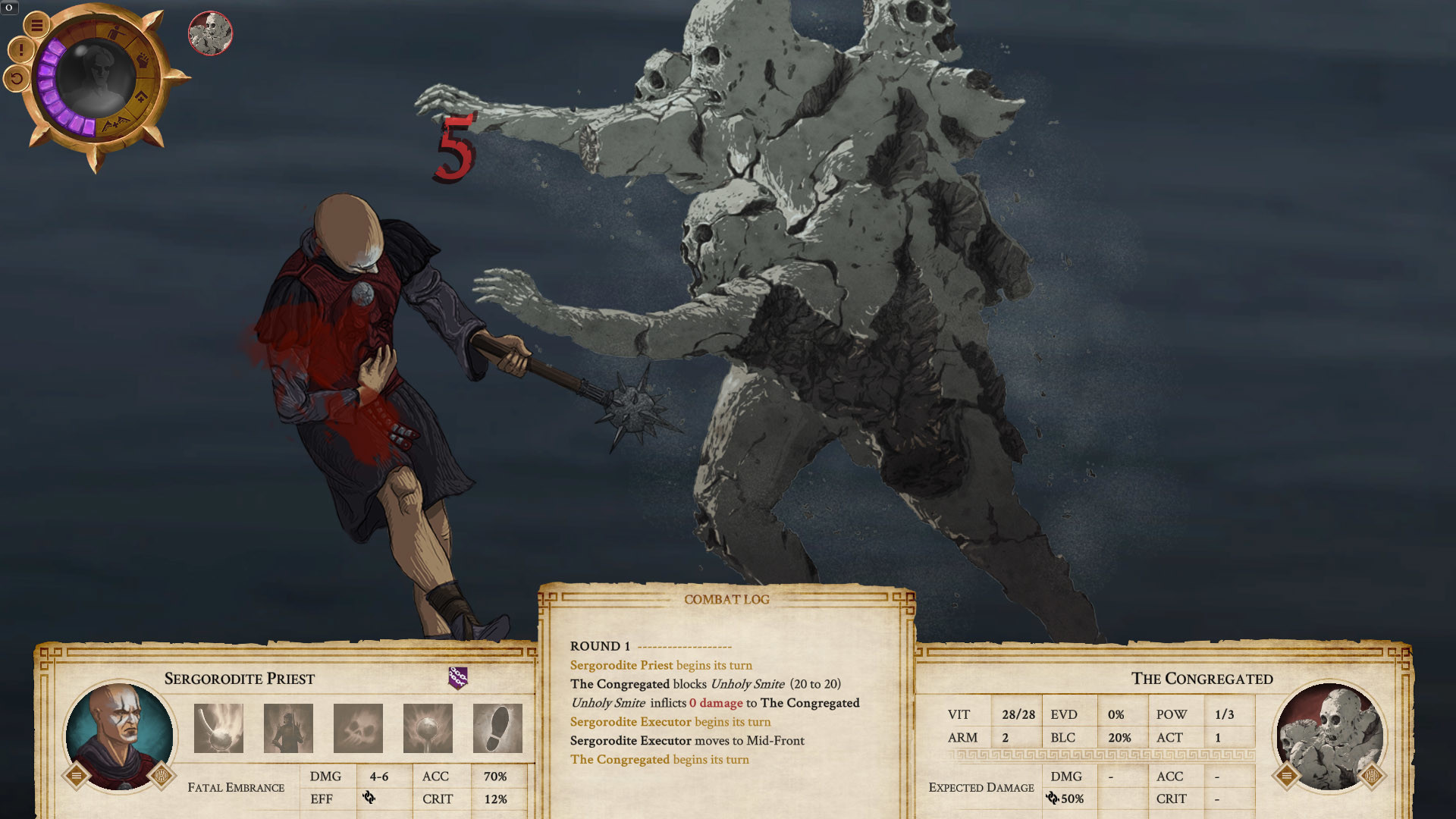Click the exclamation alert icon near the wheel
Screen dimensions: 1456x819
20,50
